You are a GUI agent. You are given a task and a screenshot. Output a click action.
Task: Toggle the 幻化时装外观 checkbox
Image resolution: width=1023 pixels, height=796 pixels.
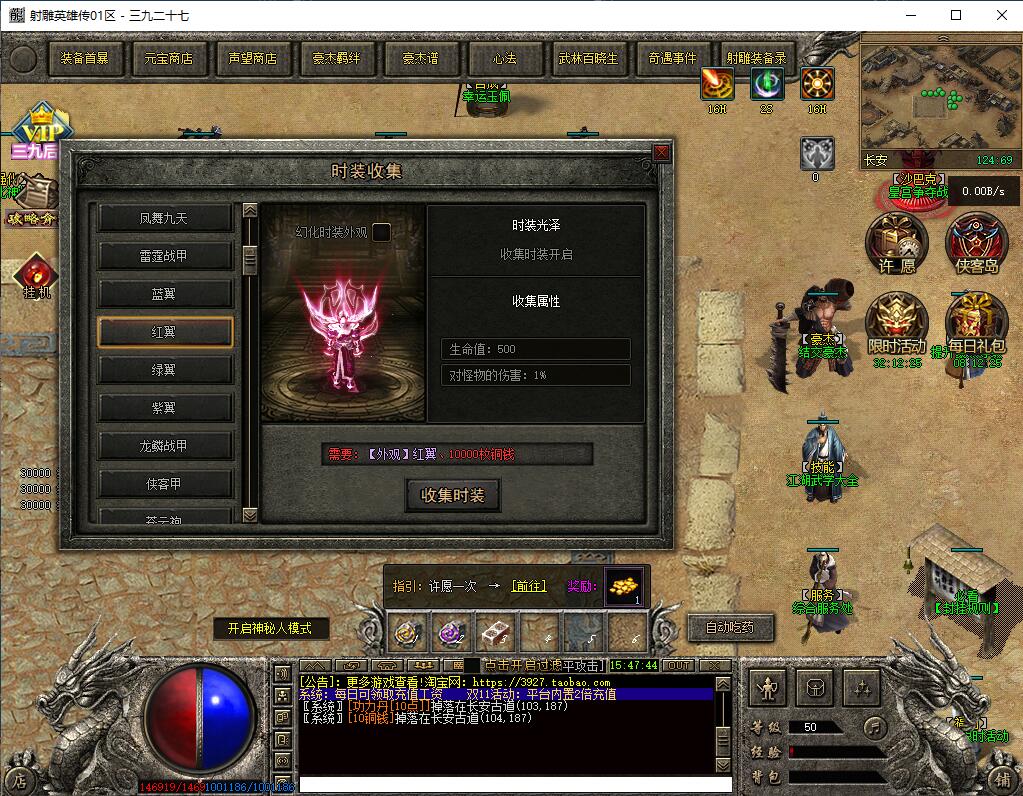pyautogui.click(x=381, y=233)
